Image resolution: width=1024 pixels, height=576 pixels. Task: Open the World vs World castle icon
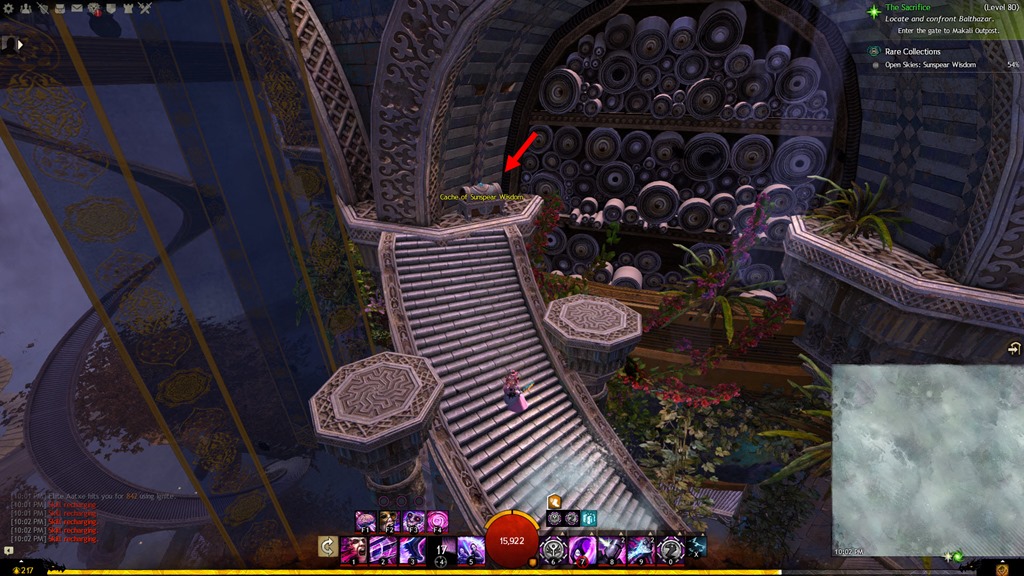click(x=128, y=9)
